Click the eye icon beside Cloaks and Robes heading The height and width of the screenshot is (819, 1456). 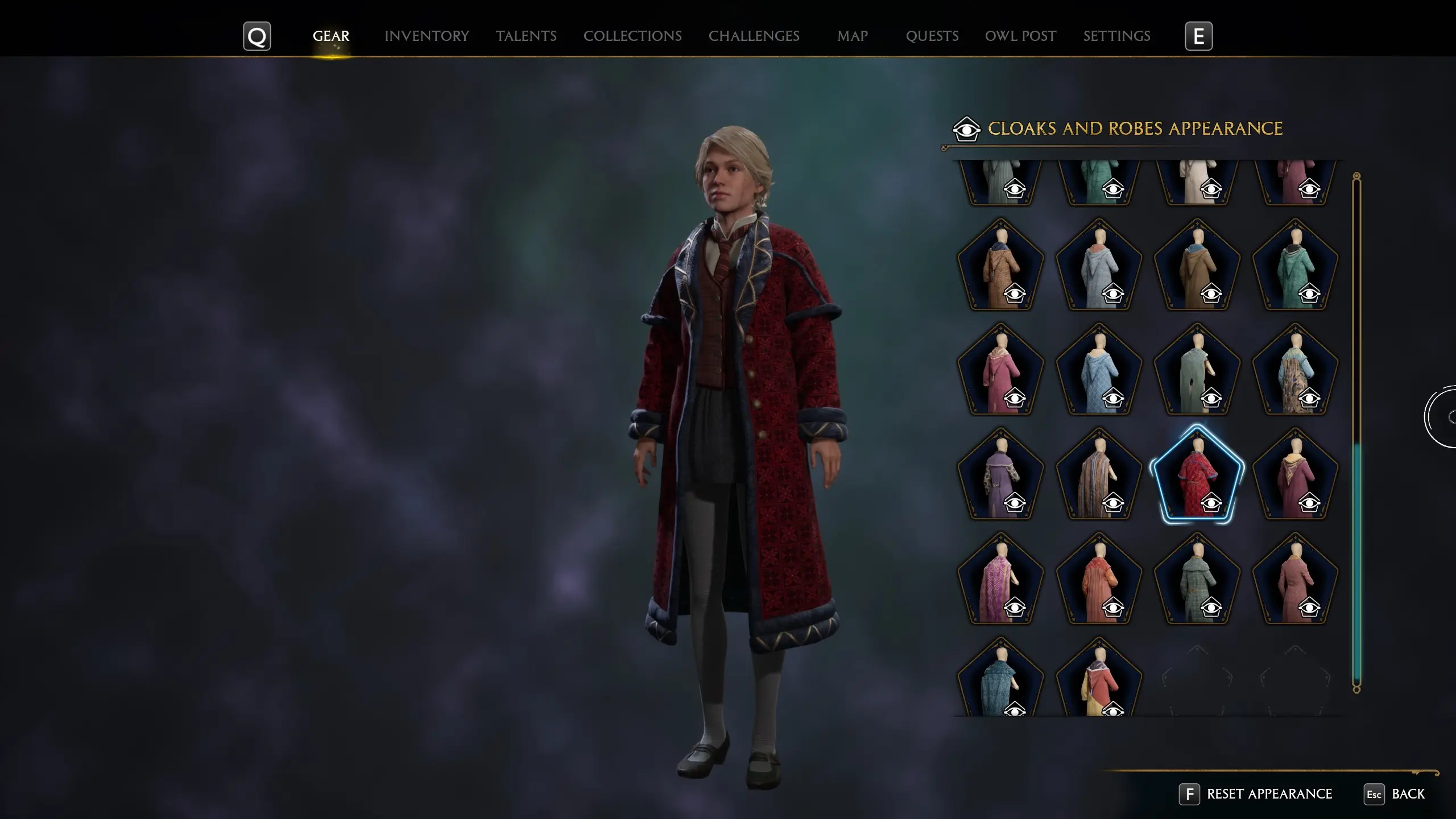(x=968, y=129)
